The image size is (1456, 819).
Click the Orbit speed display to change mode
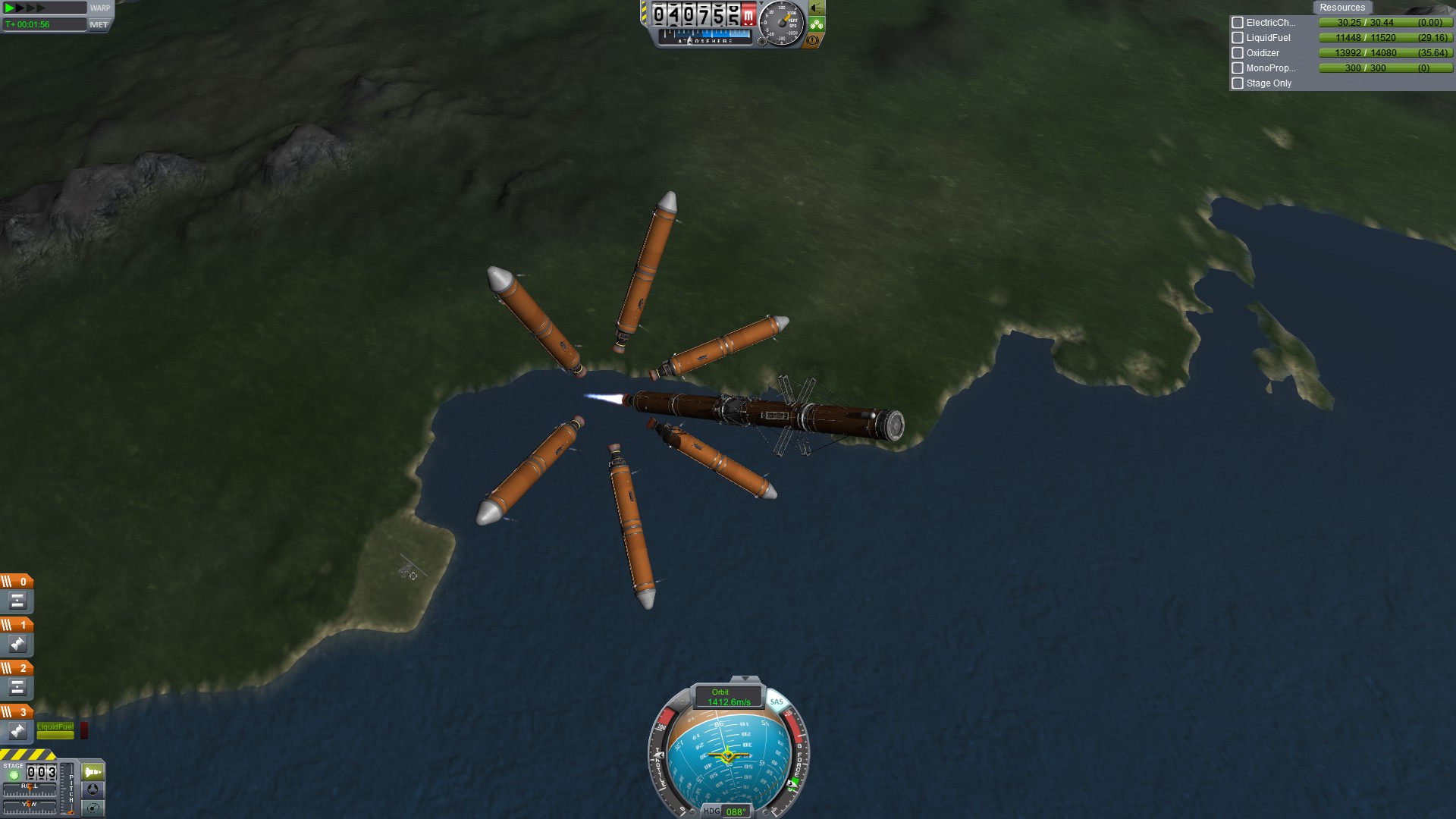tap(728, 697)
